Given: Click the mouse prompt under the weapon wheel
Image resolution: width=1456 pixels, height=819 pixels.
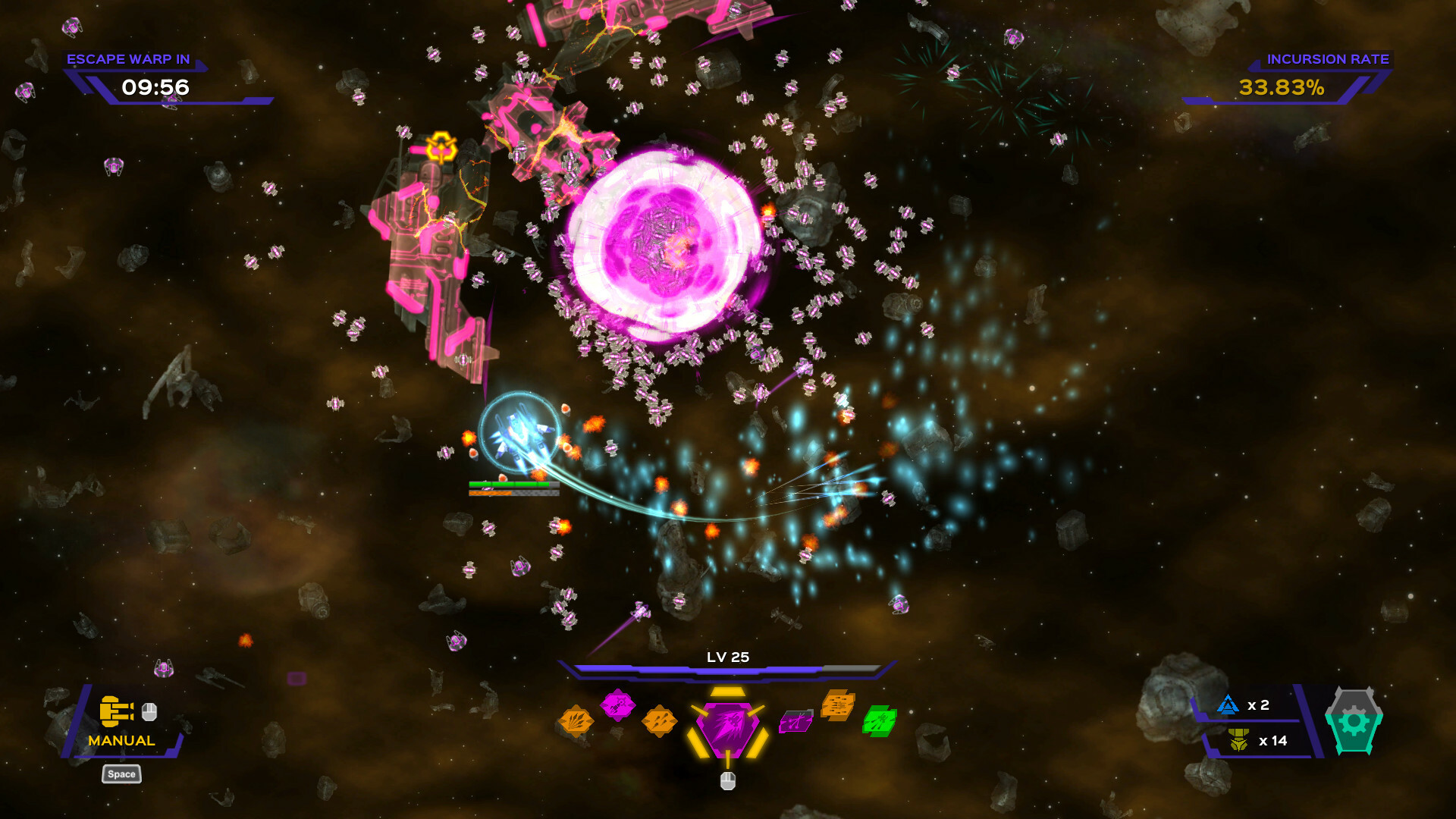Looking at the screenshot, I should 726,781.
